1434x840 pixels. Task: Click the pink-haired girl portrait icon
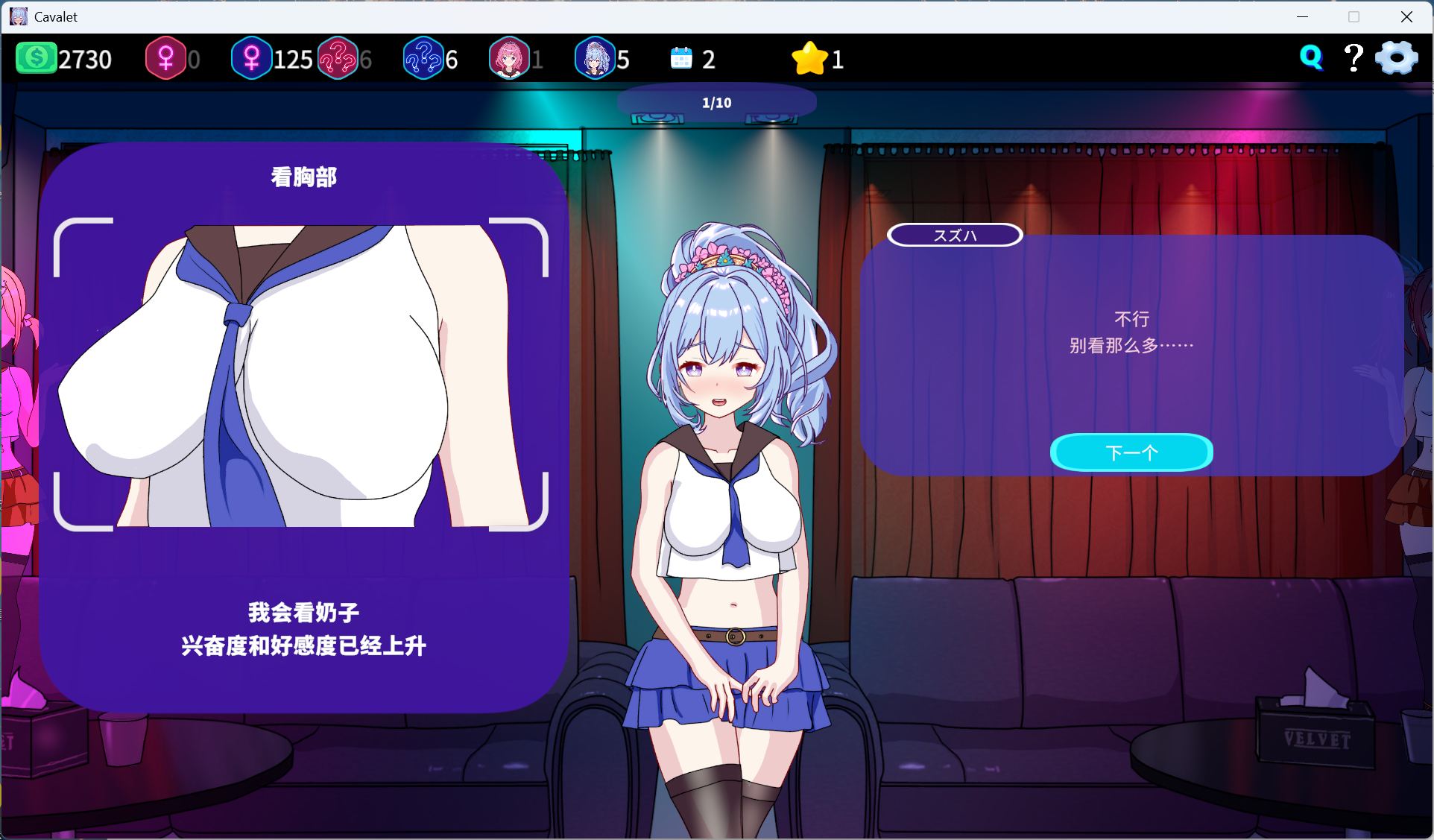point(511,57)
